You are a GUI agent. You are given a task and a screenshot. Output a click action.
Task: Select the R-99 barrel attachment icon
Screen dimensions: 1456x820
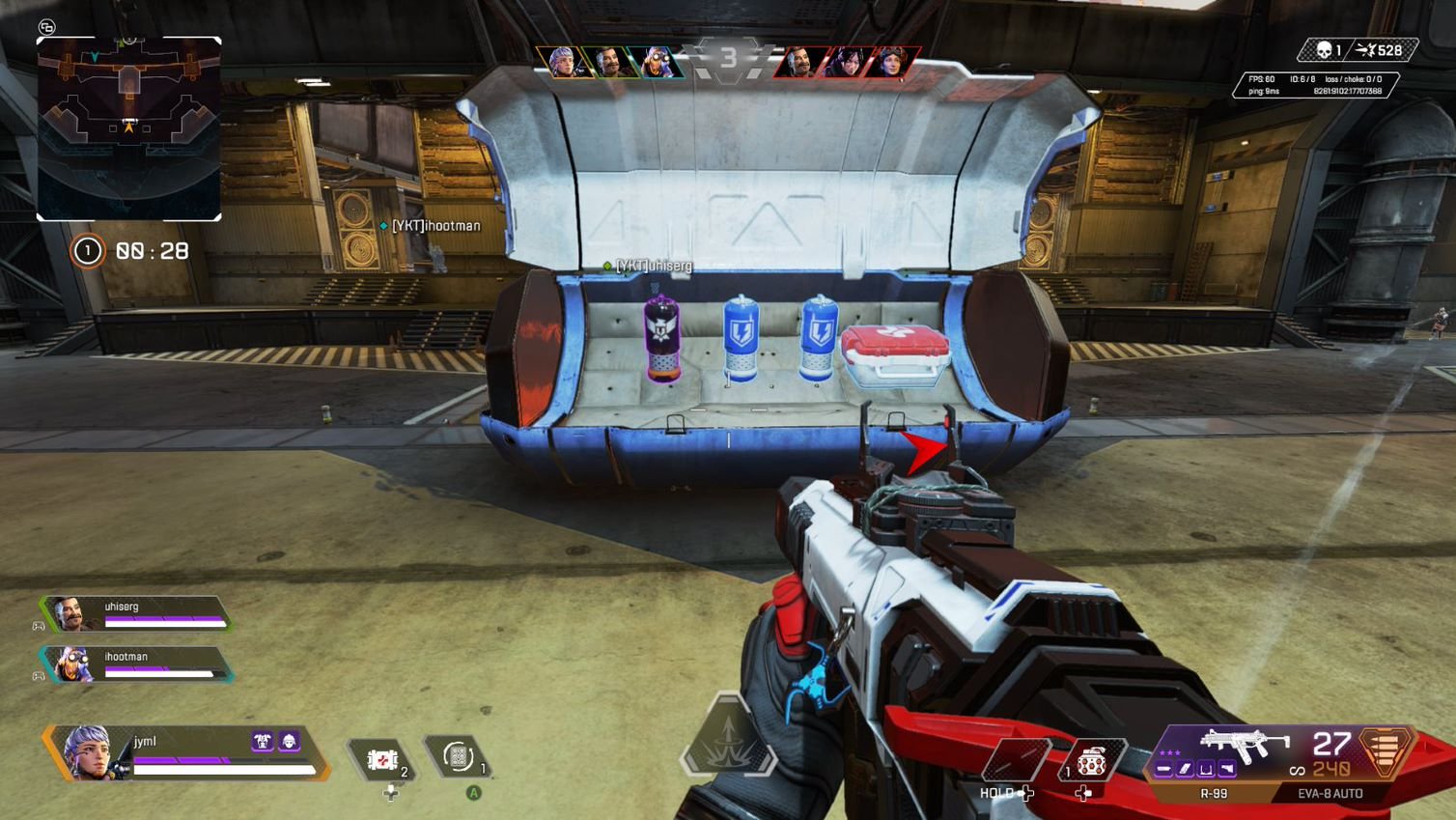(1163, 768)
